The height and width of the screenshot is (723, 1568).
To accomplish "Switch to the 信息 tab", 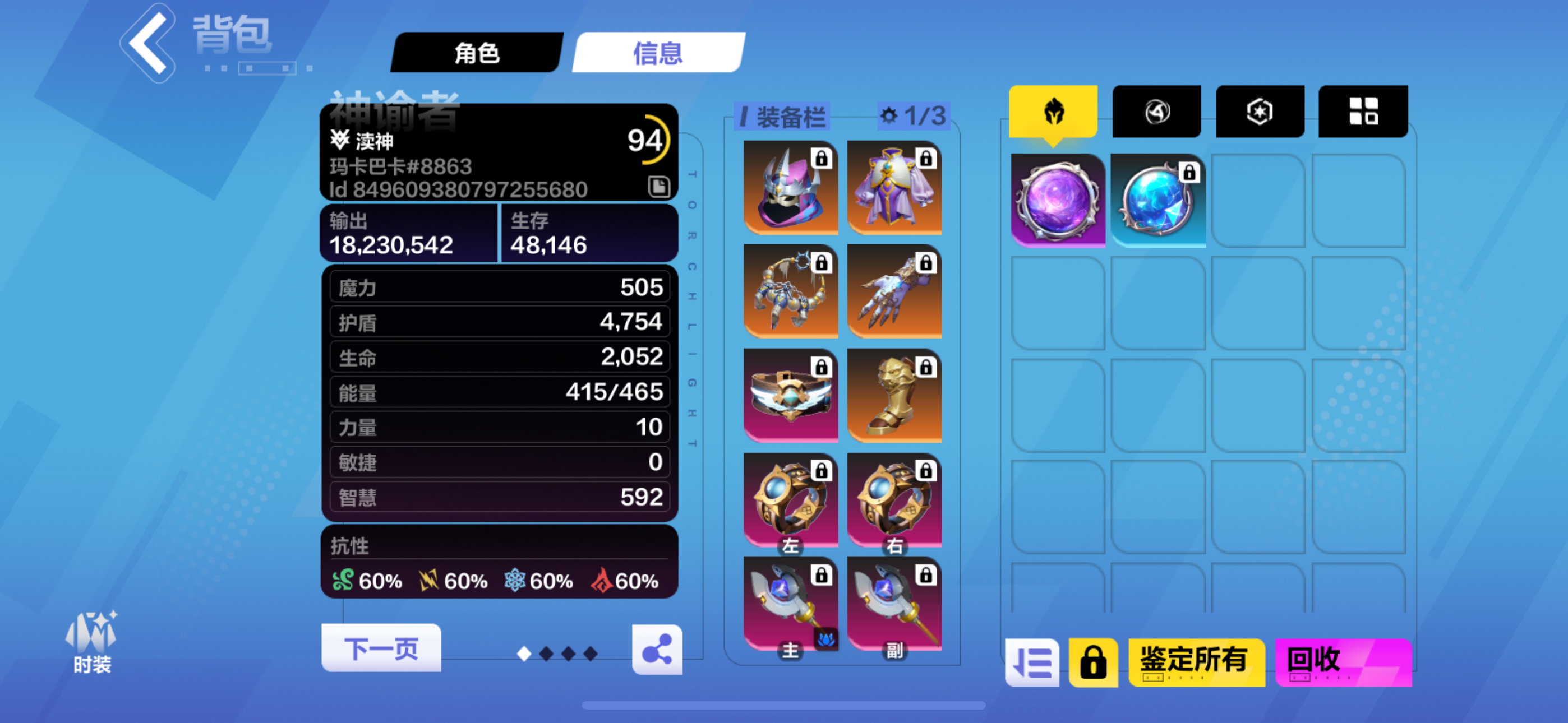I will point(656,54).
